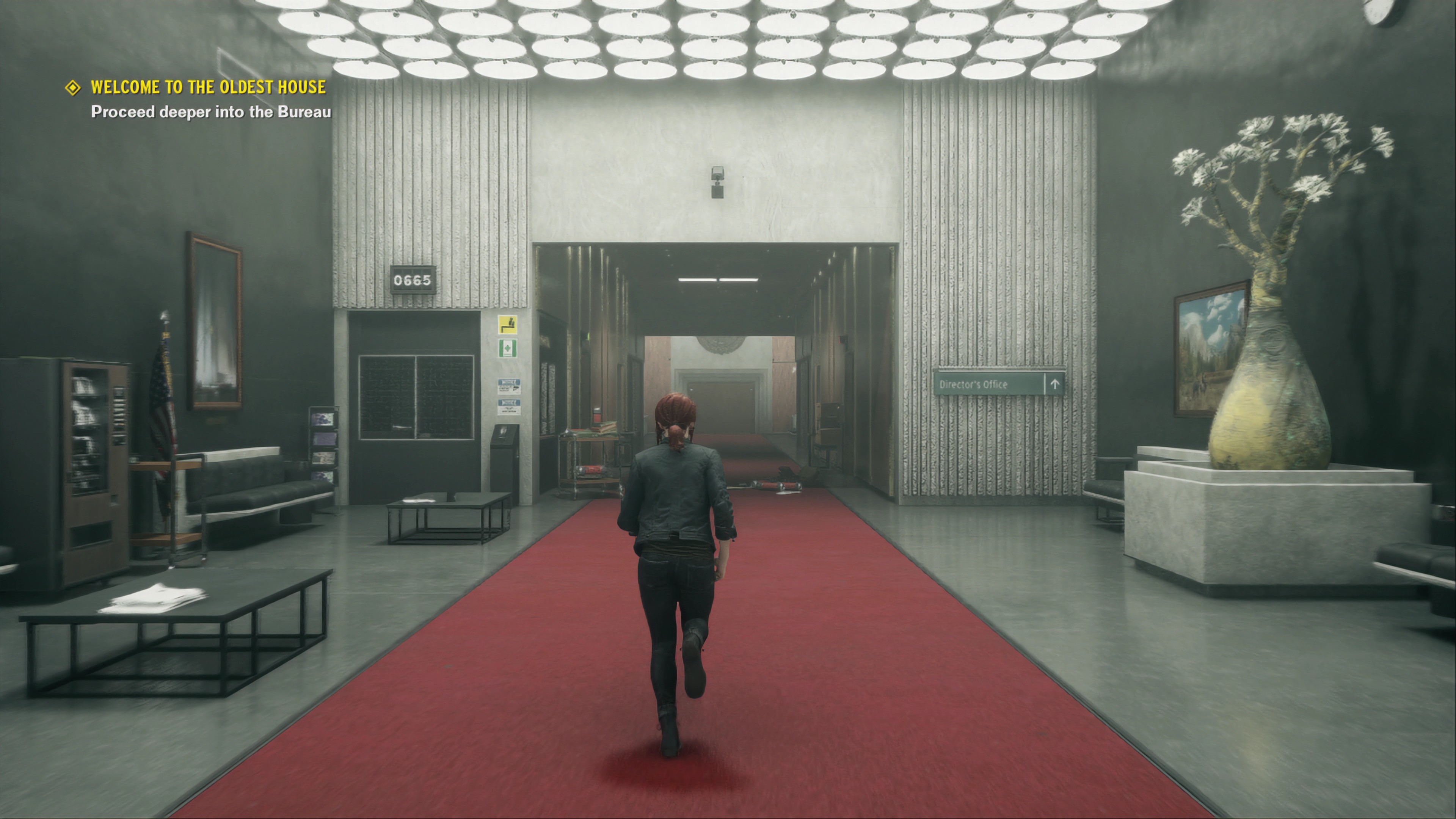1456x819 pixels.
Task: Select the Welcome to the Oldest House objective
Action: tap(208, 87)
